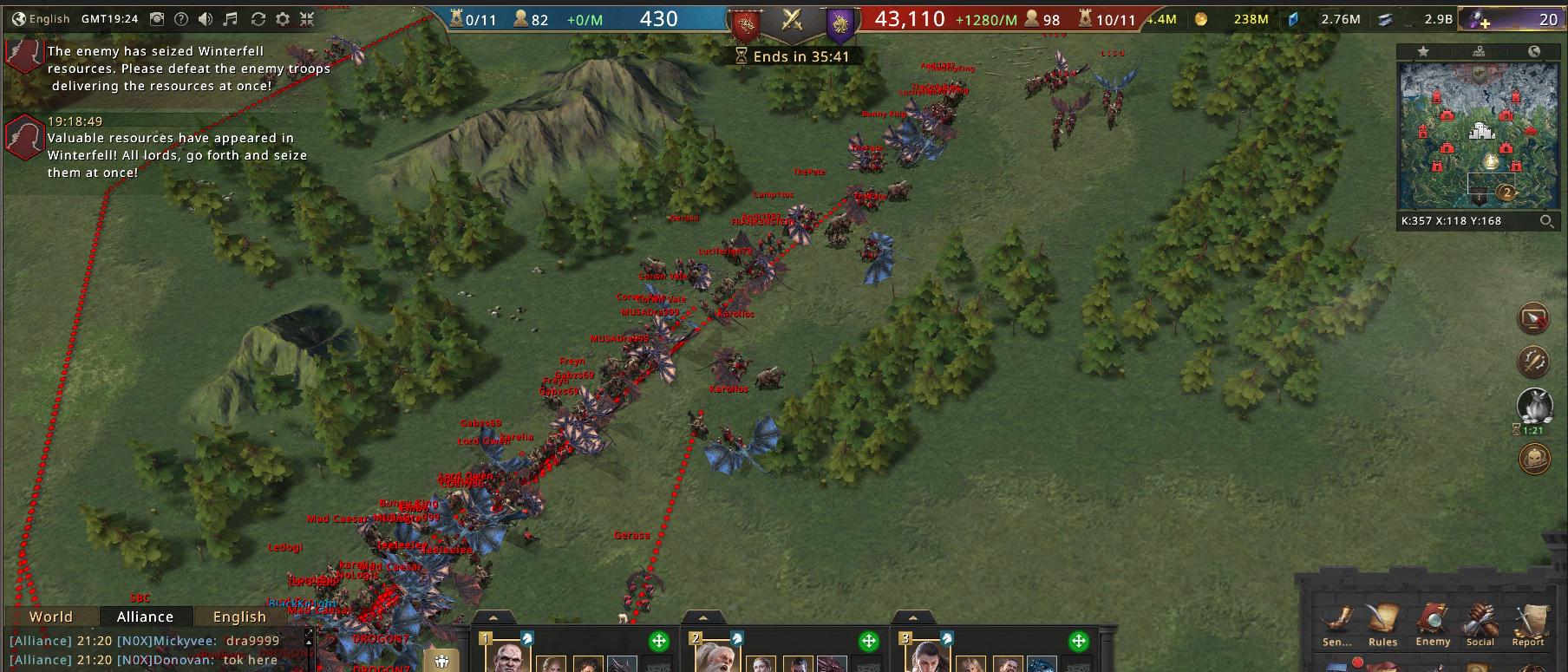Open the question mark help icon

tap(181, 18)
